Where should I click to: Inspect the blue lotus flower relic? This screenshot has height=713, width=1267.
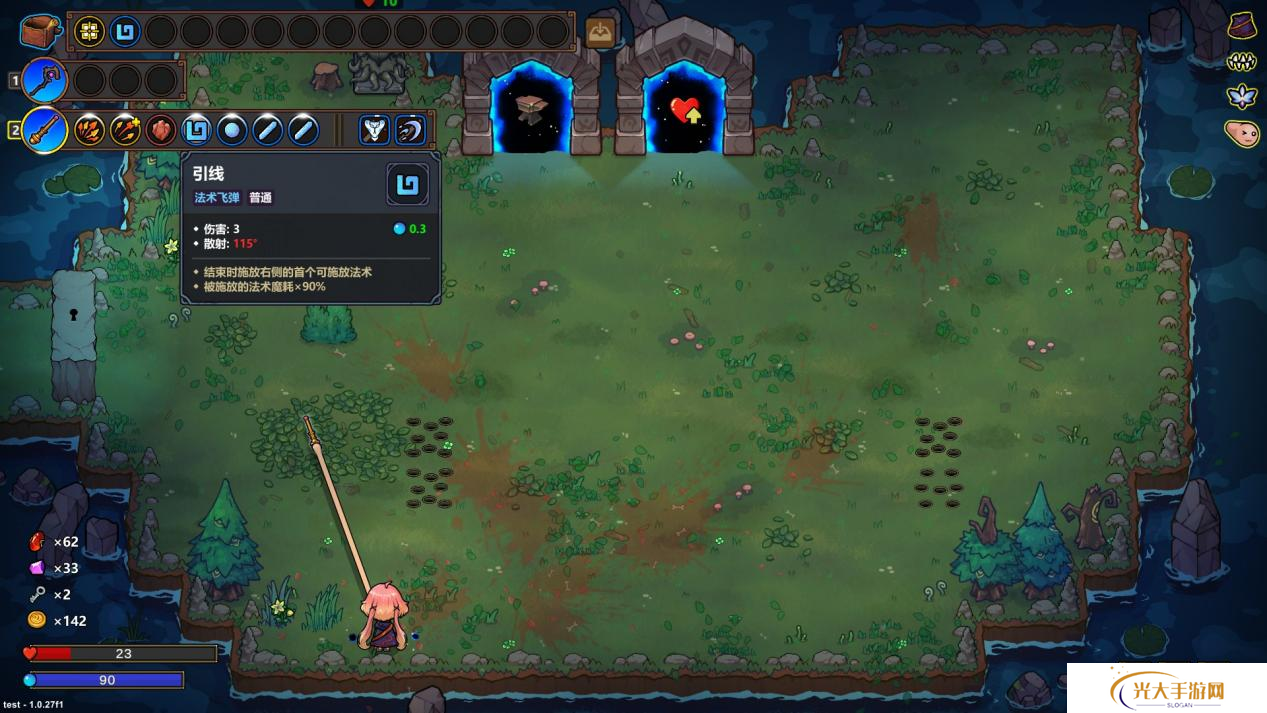click(1242, 97)
